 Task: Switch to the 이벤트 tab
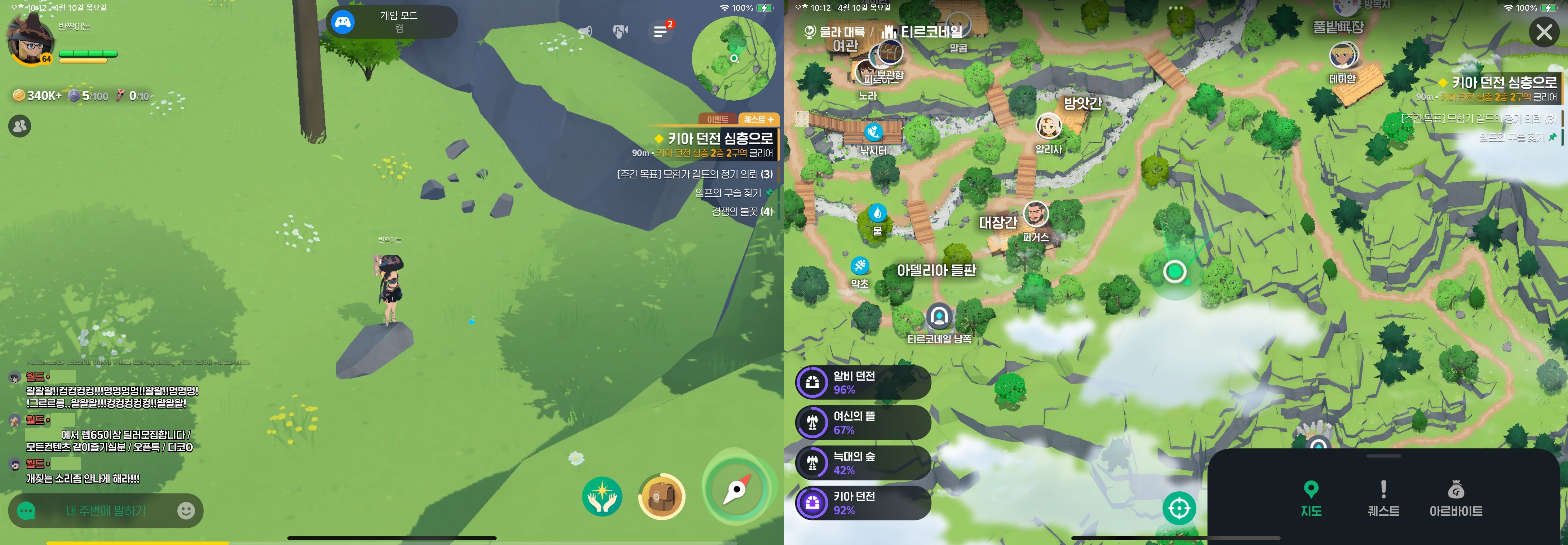tap(717, 119)
